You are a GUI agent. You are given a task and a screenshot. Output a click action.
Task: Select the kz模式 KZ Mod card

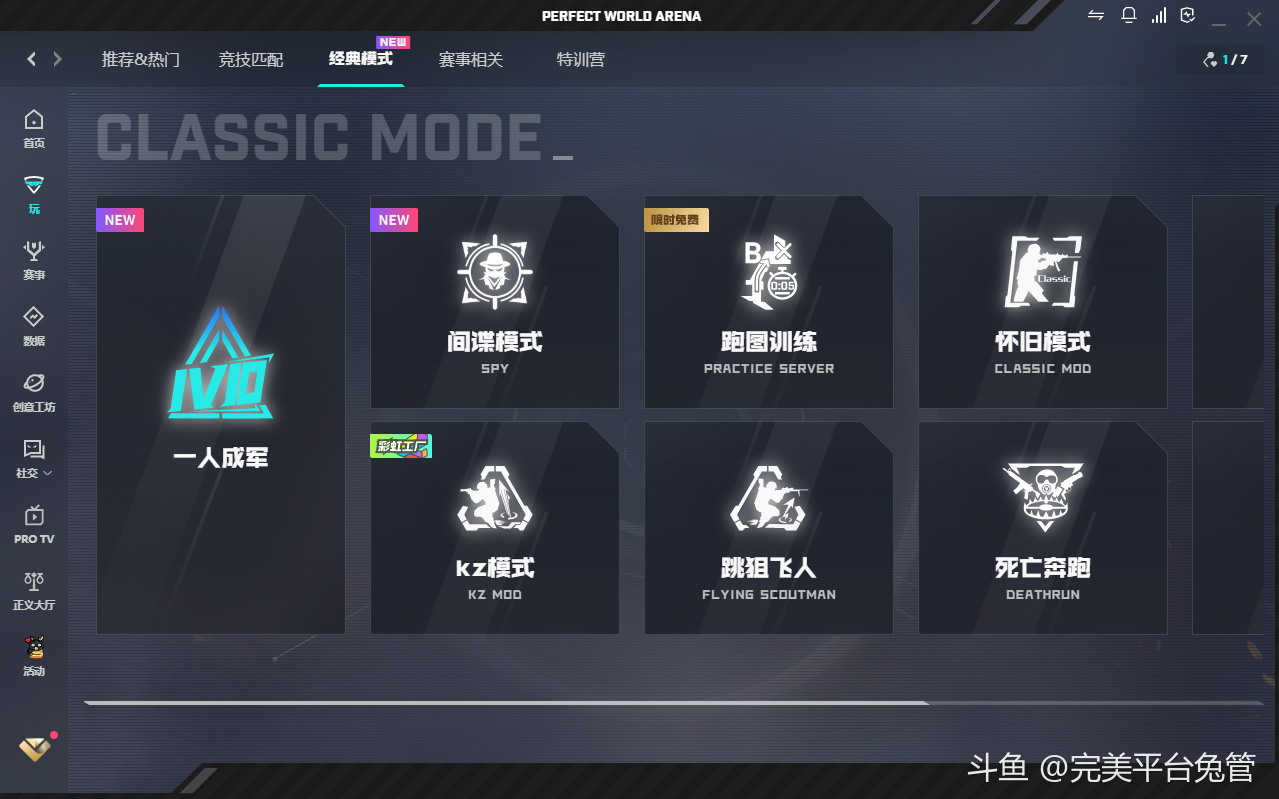pyautogui.click(x=495, y=528)
